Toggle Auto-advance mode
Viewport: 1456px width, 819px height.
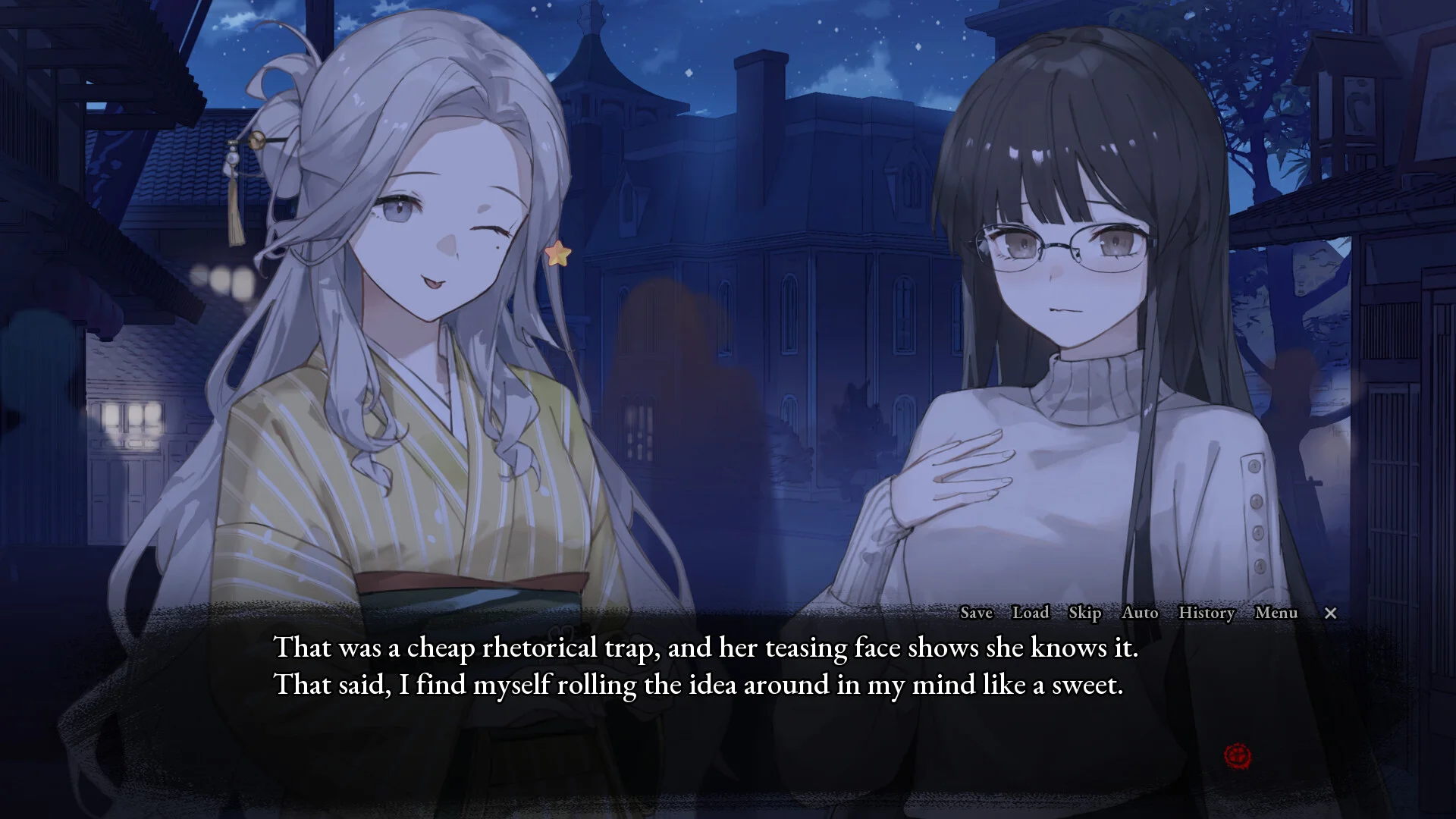[x=1140, y=613]
